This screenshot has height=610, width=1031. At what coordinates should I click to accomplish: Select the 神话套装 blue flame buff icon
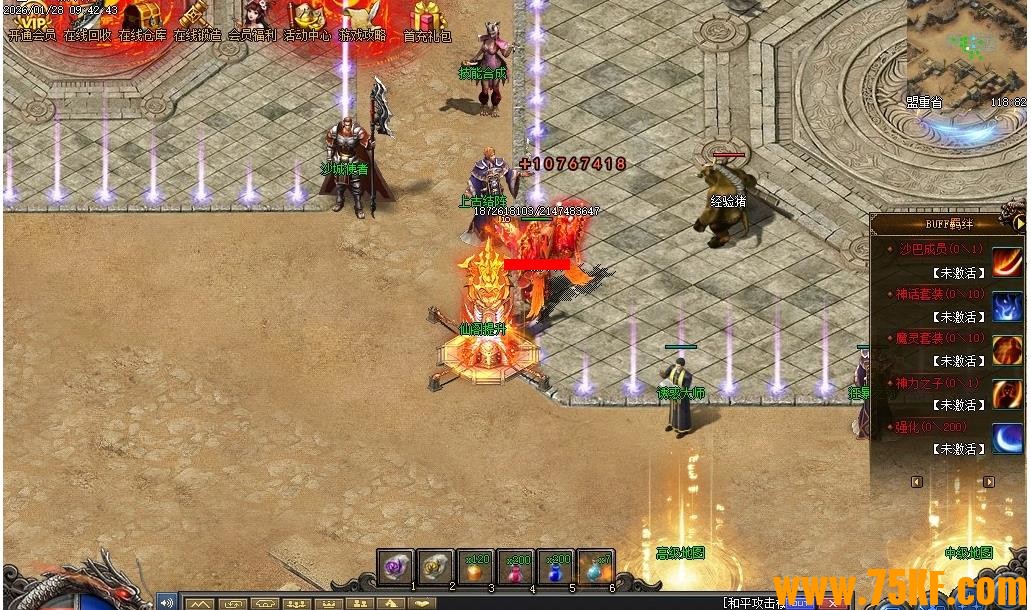tap(1007, 304)
